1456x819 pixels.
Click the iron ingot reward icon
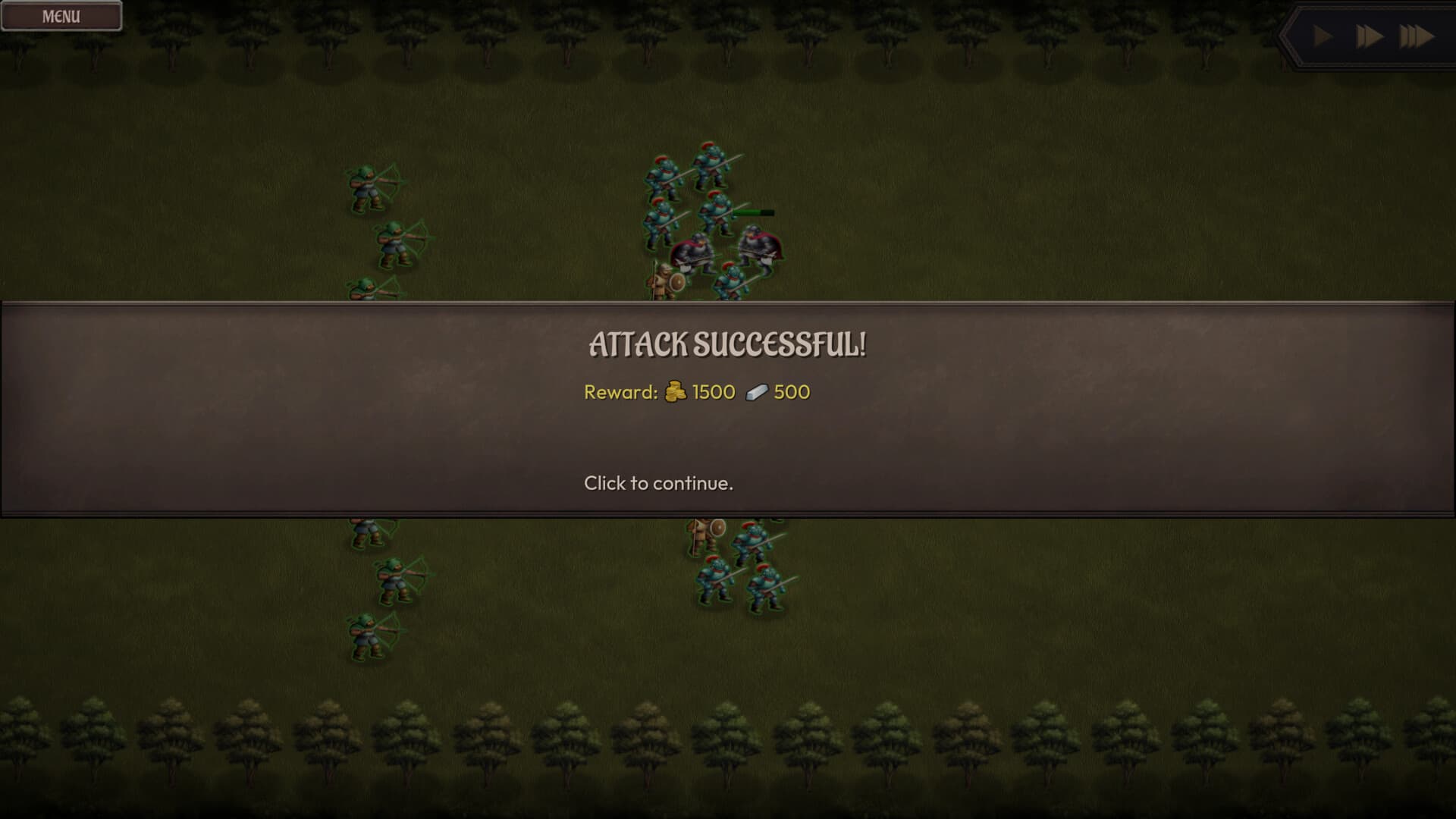click(x=755, y=392)
